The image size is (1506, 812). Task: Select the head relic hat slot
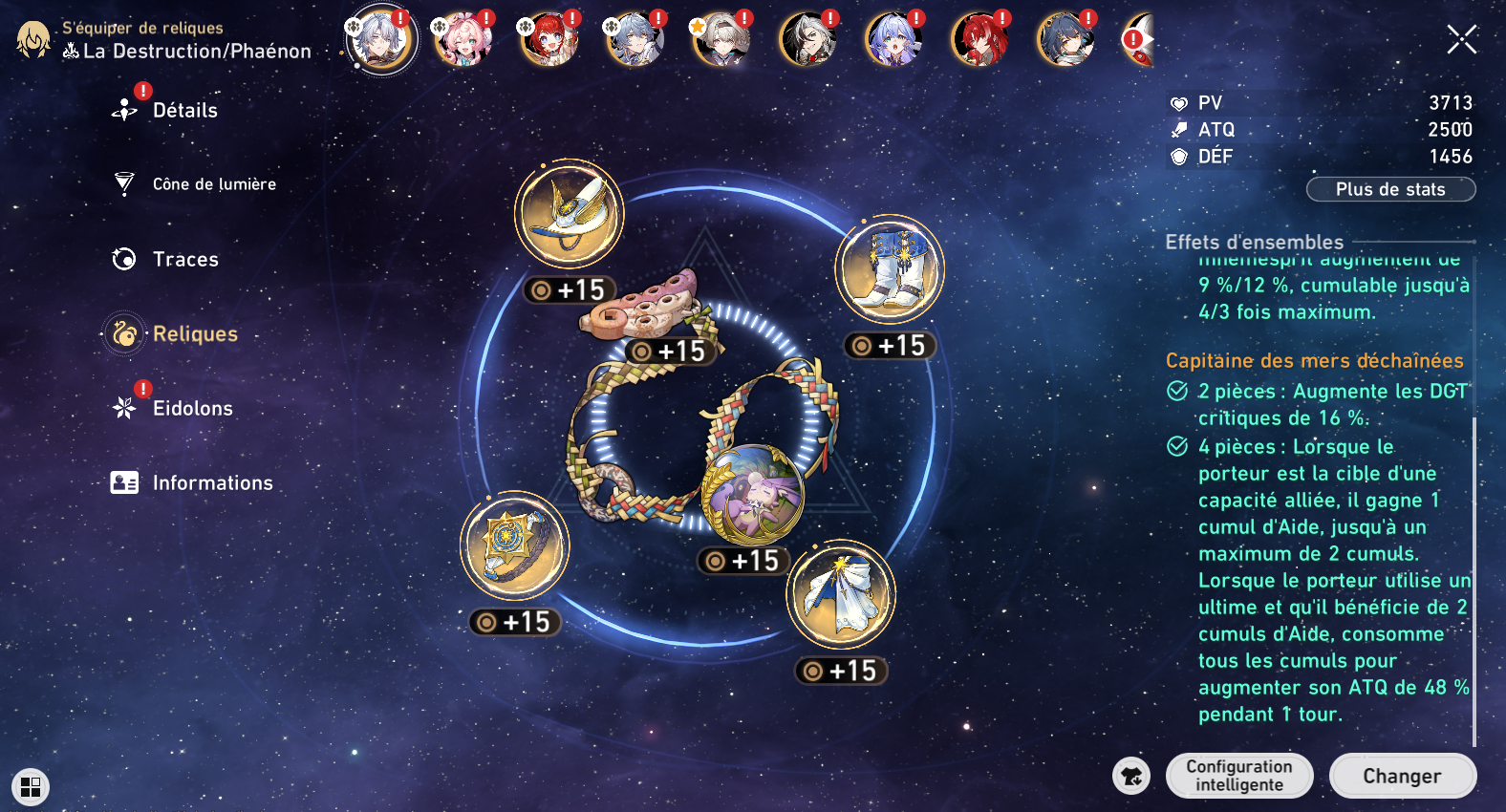570,213
